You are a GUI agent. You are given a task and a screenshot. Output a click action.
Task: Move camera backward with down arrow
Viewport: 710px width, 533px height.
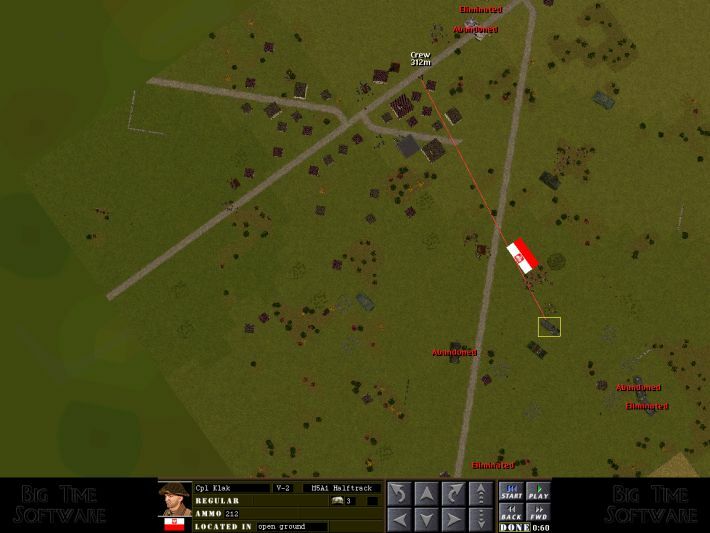pyautogui.click(x=426, y=519)
